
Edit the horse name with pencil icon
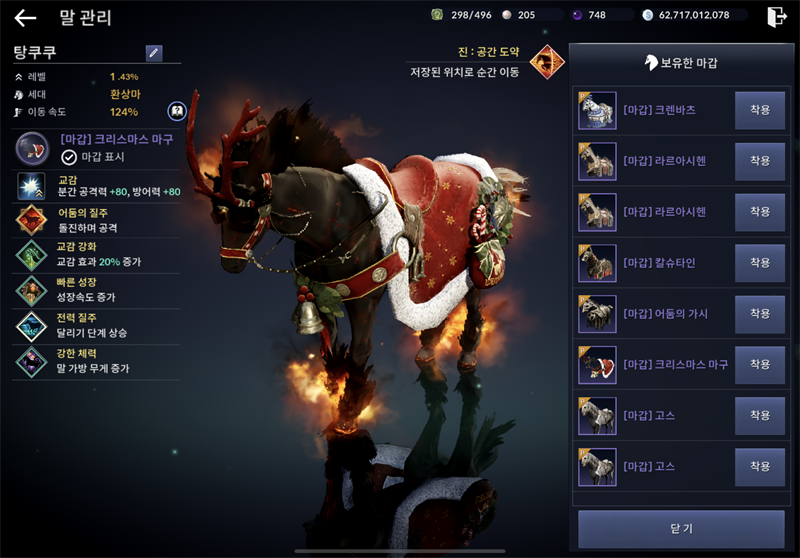coord(153,53)
